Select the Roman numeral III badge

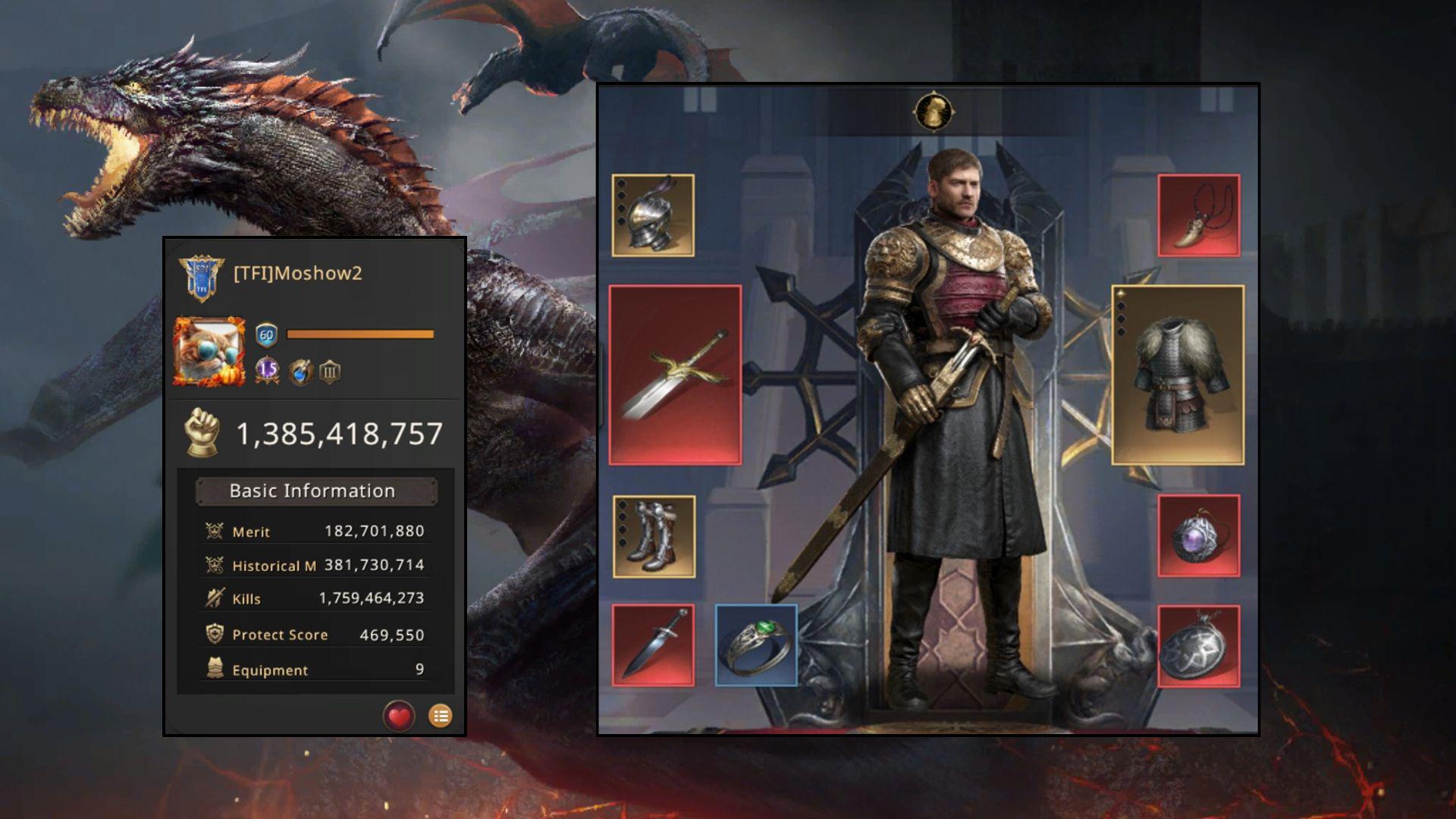pyautogui.click(x=330, y=372)
